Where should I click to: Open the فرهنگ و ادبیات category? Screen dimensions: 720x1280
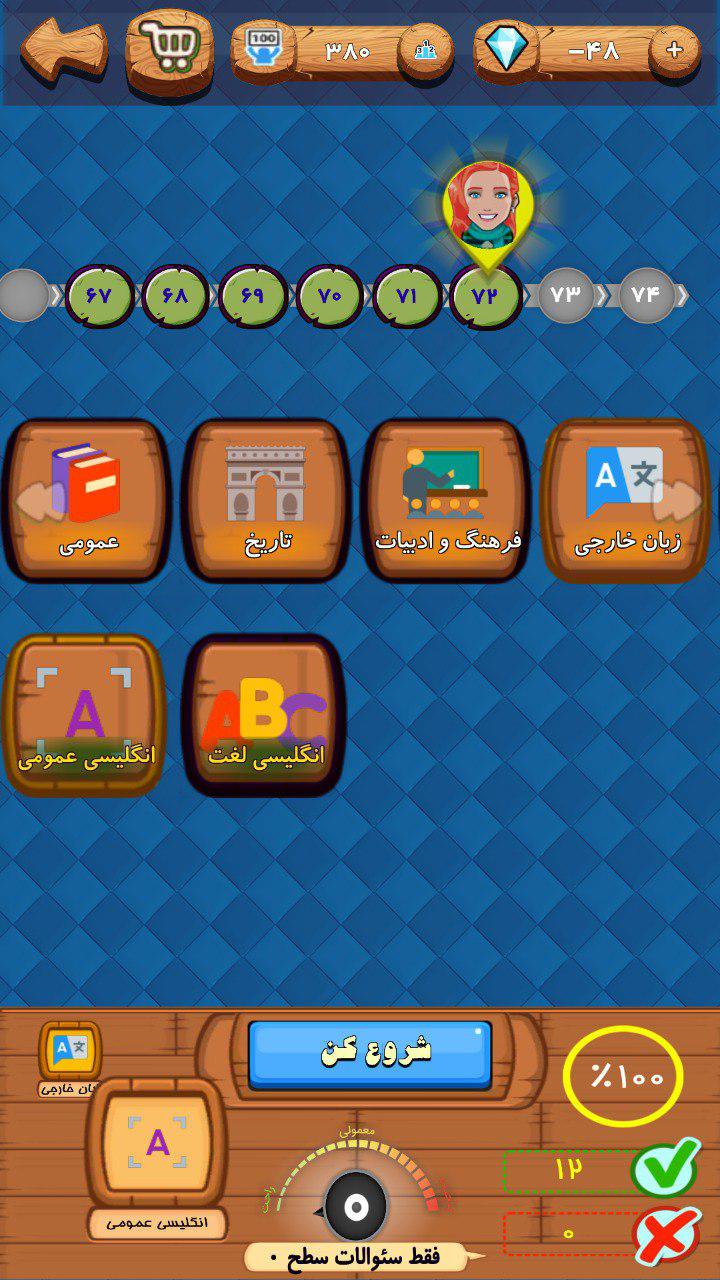coord(447,500)
